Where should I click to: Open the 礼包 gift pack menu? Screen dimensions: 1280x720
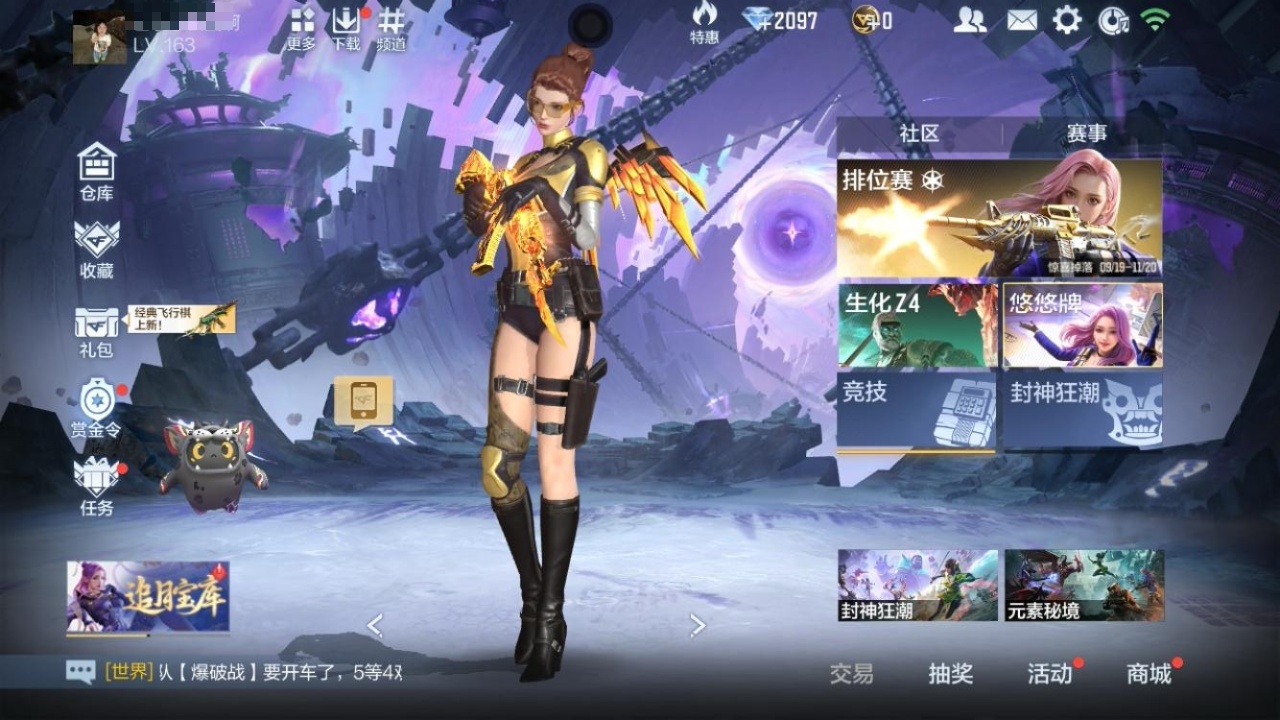97,329
